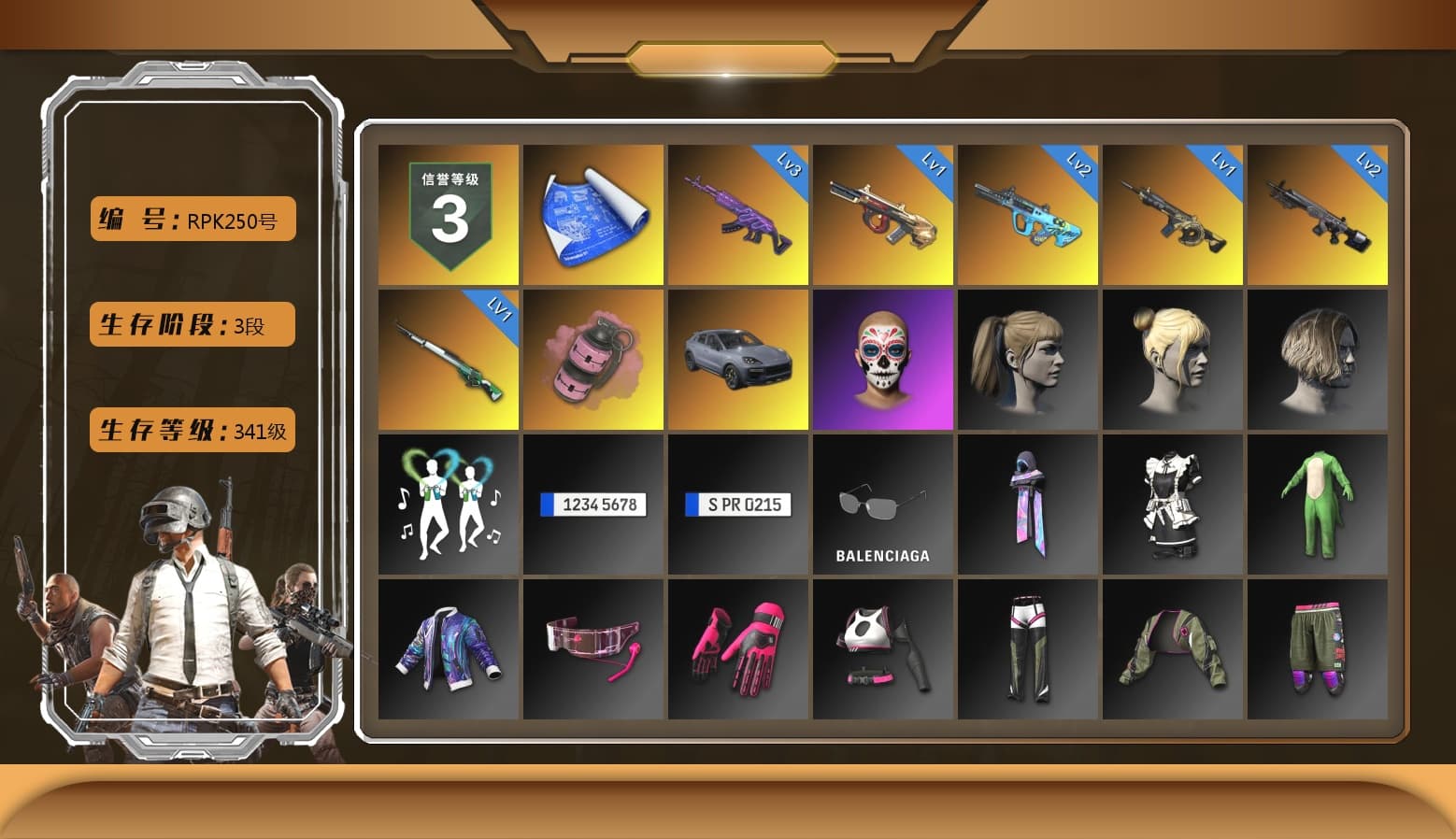Screen dimensions: 1456x839
Task: Open the S PR 0215 license plate
Action: point(737,505)
